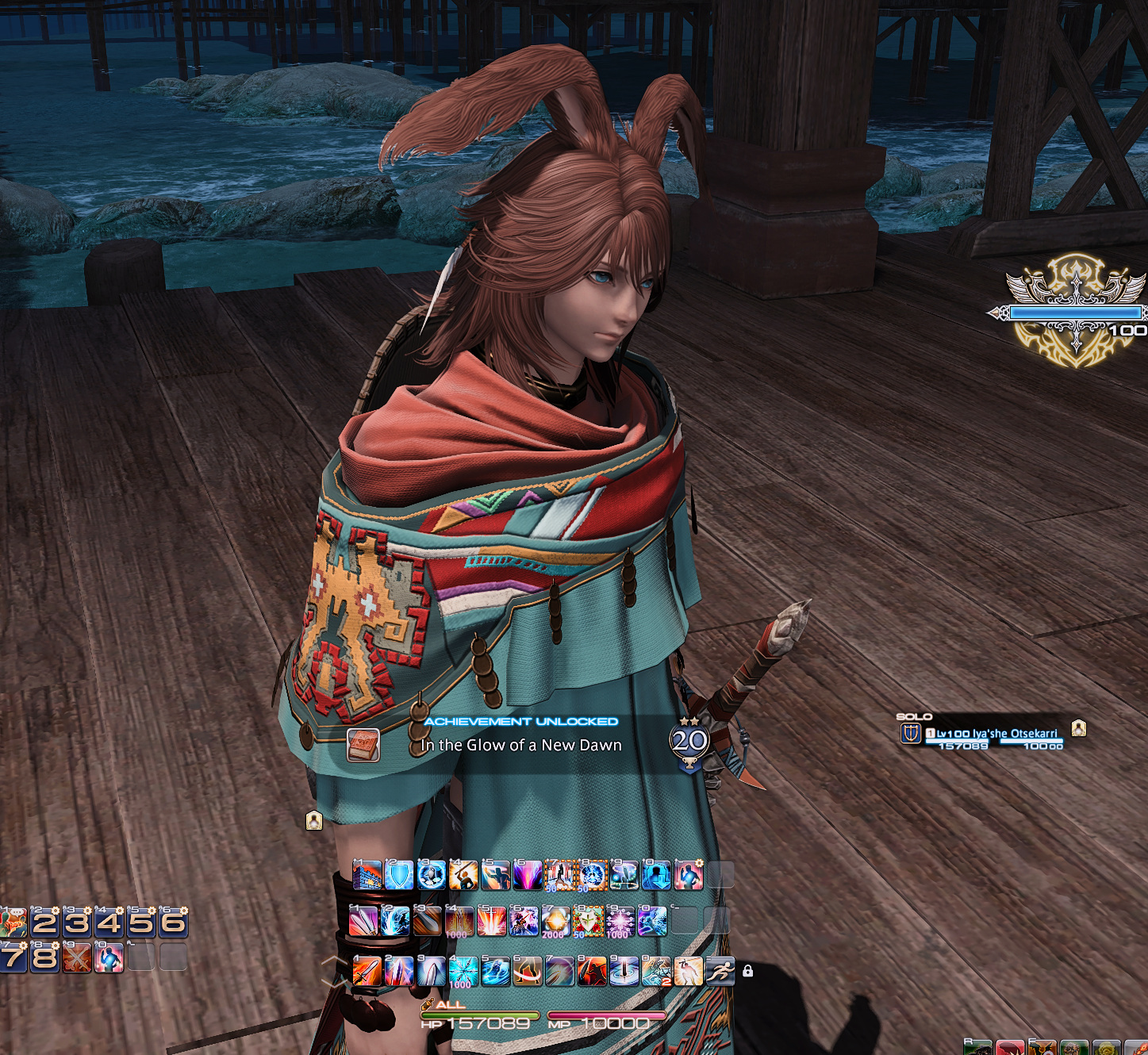
Task: Choose the gear set 8 macro
Action: (x=44, y=957)
